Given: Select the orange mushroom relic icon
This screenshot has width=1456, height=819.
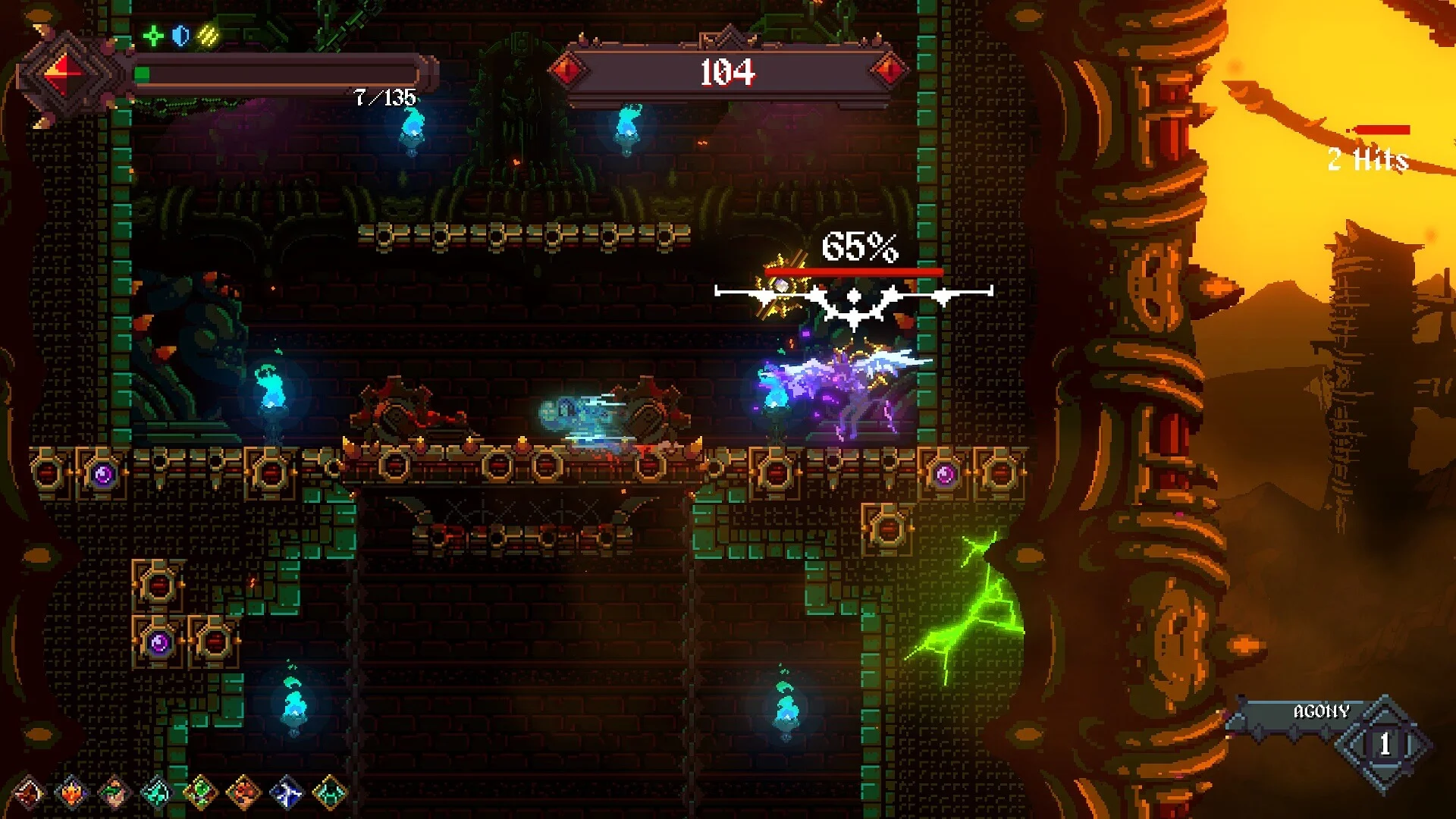Looking at the screenshot, I should [243, 793].
